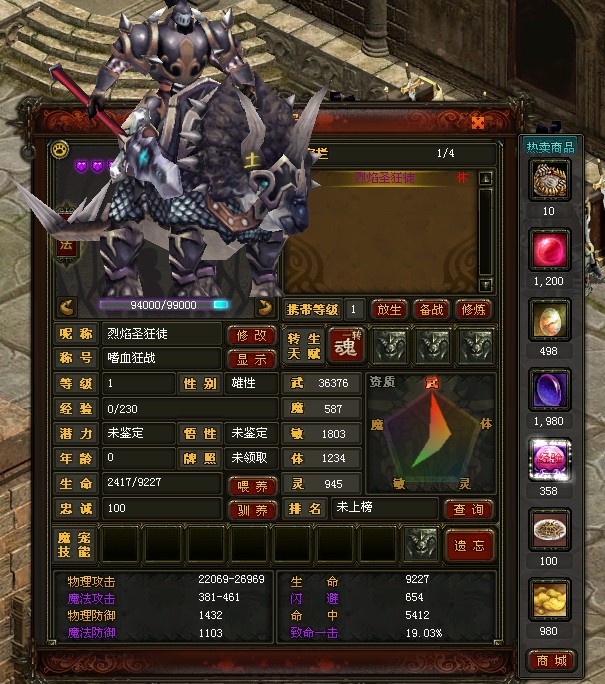Image resolution: width=605 pixels, height=684 pixels.
Task: Select the 备战 button
Action: coord(430,309)
